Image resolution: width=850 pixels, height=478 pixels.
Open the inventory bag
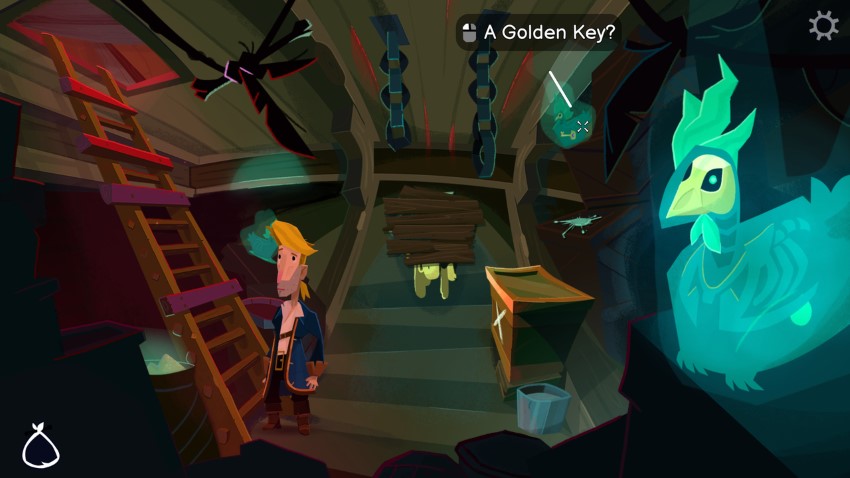(40, 447)
